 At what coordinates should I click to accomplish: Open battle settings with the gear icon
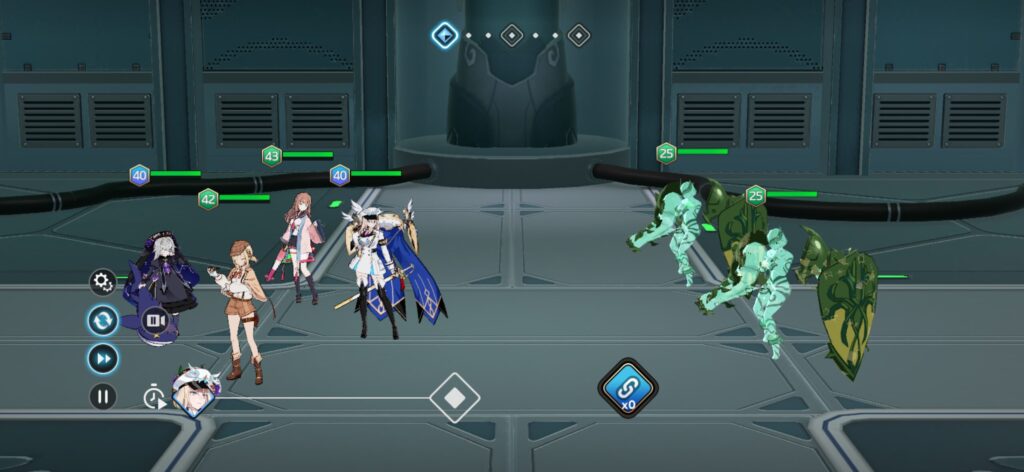pyautogui.click(x=103, y=283)
